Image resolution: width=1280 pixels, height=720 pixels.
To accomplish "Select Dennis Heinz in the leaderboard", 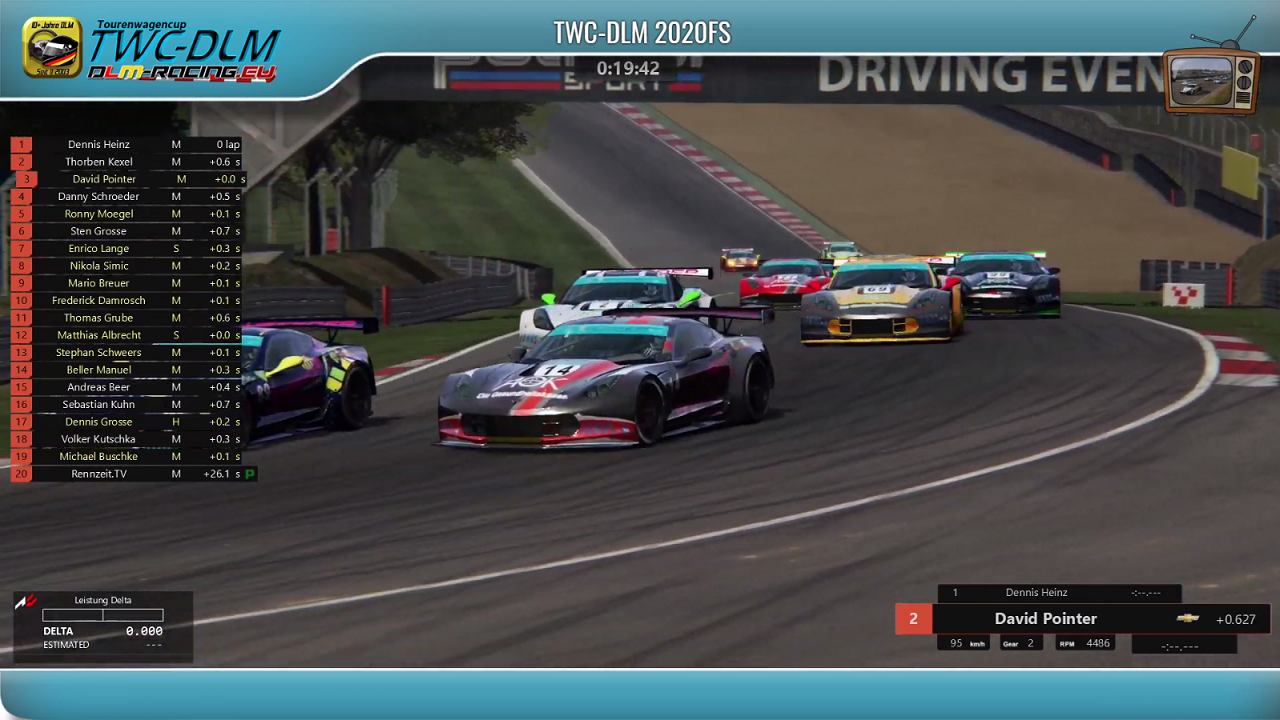I will tap(99, 145).
